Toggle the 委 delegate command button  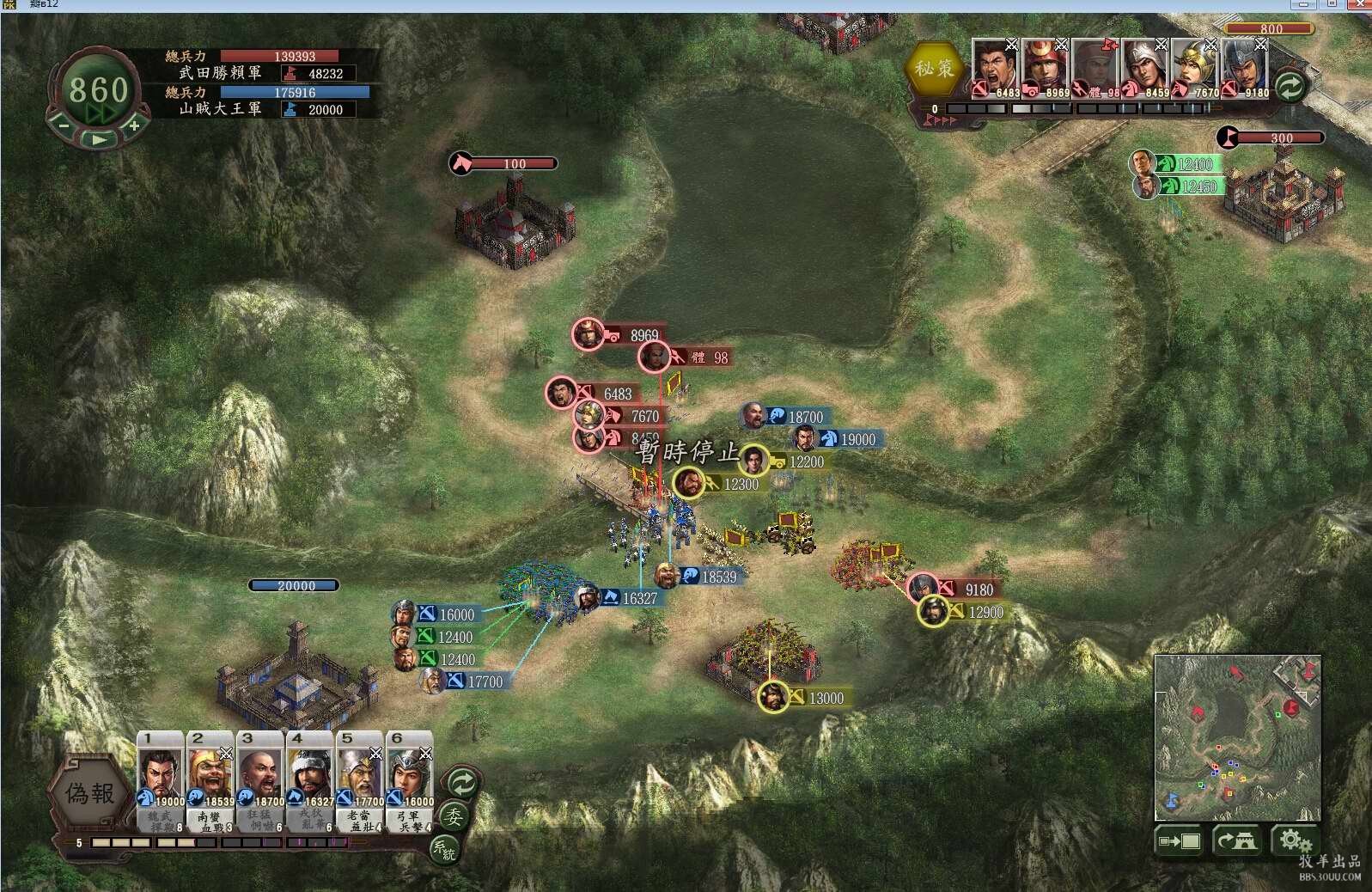(x=453, y=816)
